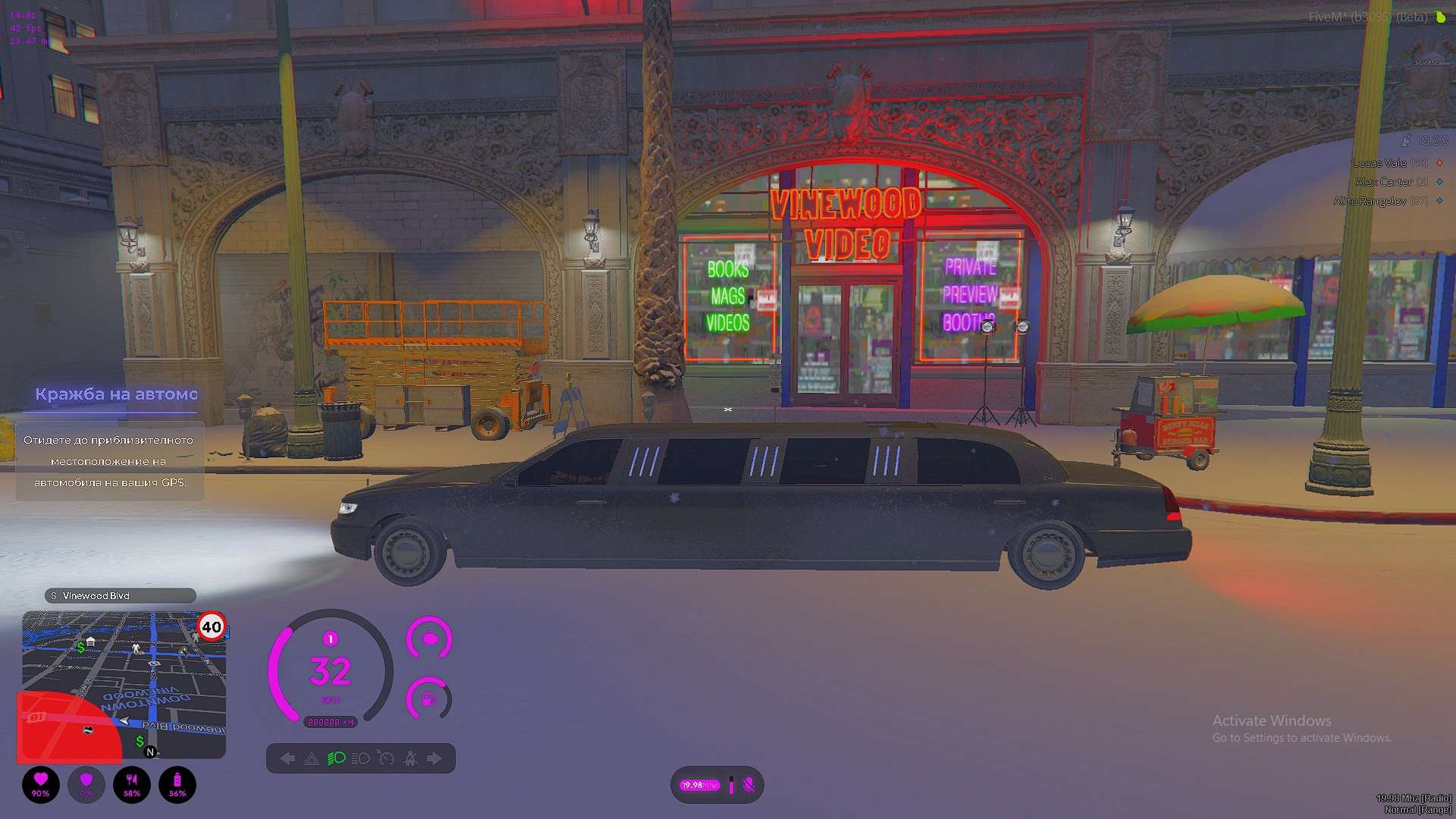Screen dimensions: 1456x819
Task: Select Alex Carter in the radio list
Action: tap(1391, 182)
